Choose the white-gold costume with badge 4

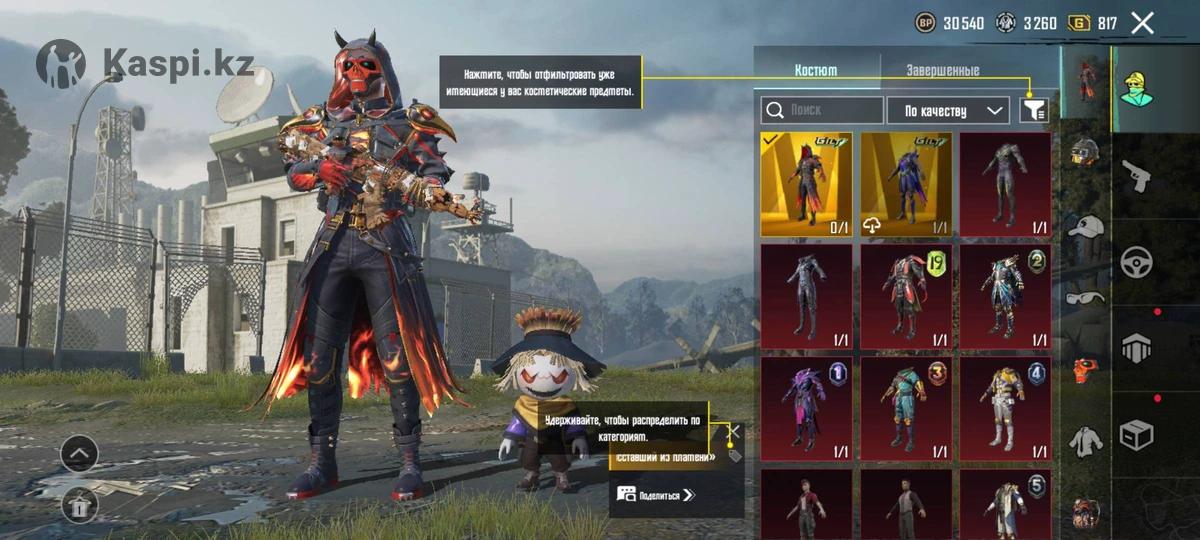pos(1005,409)
